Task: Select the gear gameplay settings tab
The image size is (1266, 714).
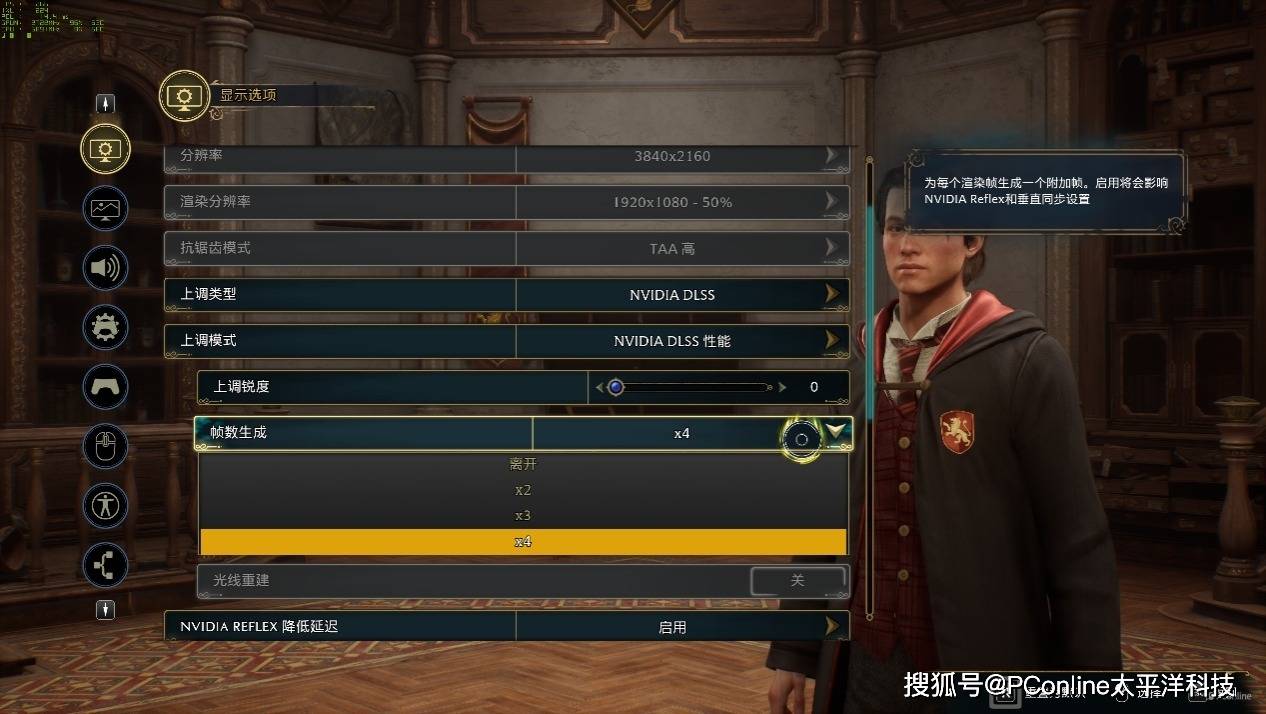Action: coord(105,326)
